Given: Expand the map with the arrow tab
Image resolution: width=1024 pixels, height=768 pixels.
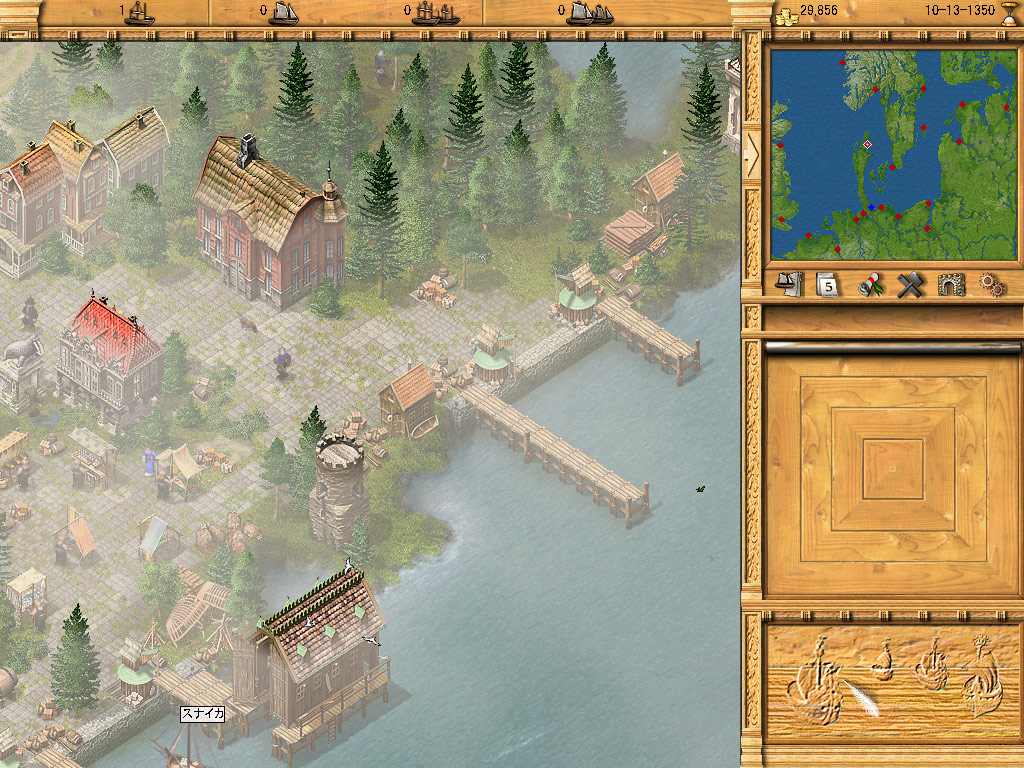Looking at the screenshot, I should (x=752, y=152).
